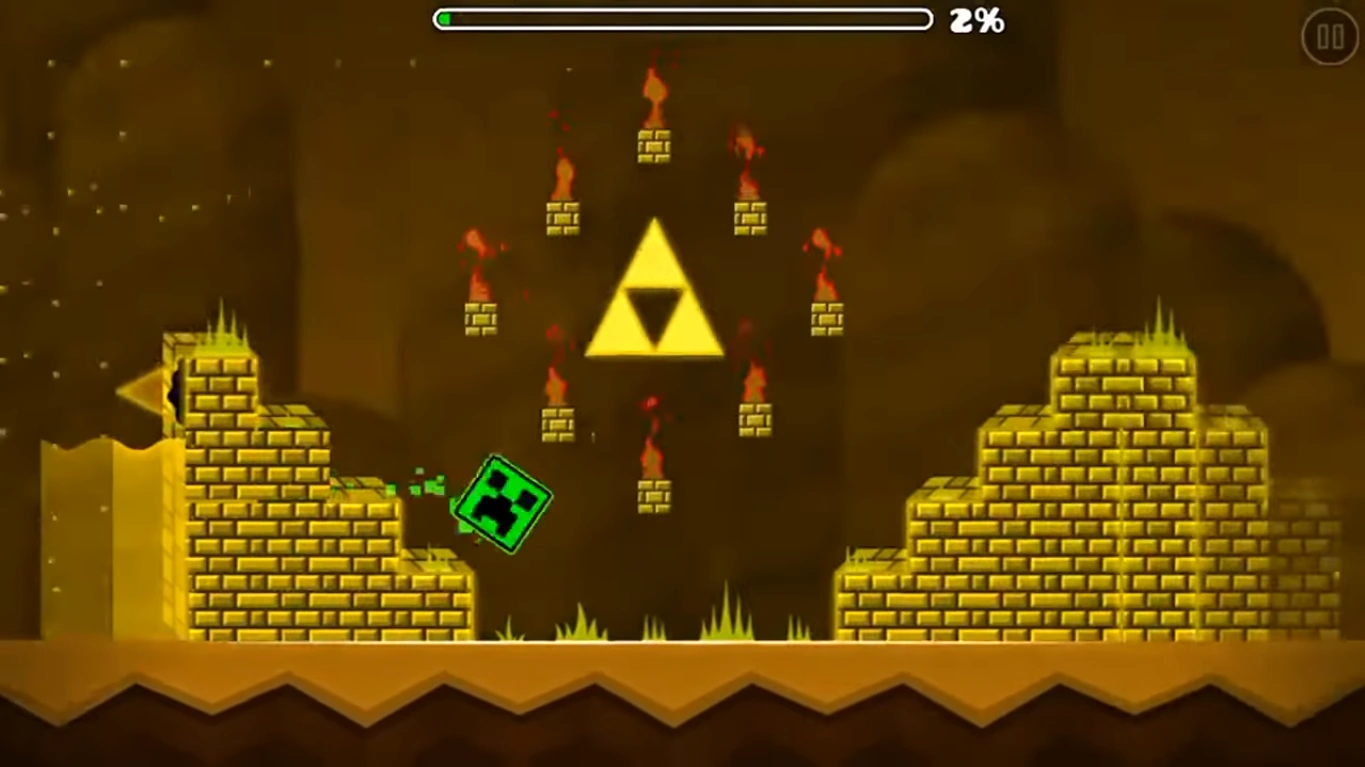
Task: Click the dark cave opening in the left pyramid
Action: pos(175,390)
